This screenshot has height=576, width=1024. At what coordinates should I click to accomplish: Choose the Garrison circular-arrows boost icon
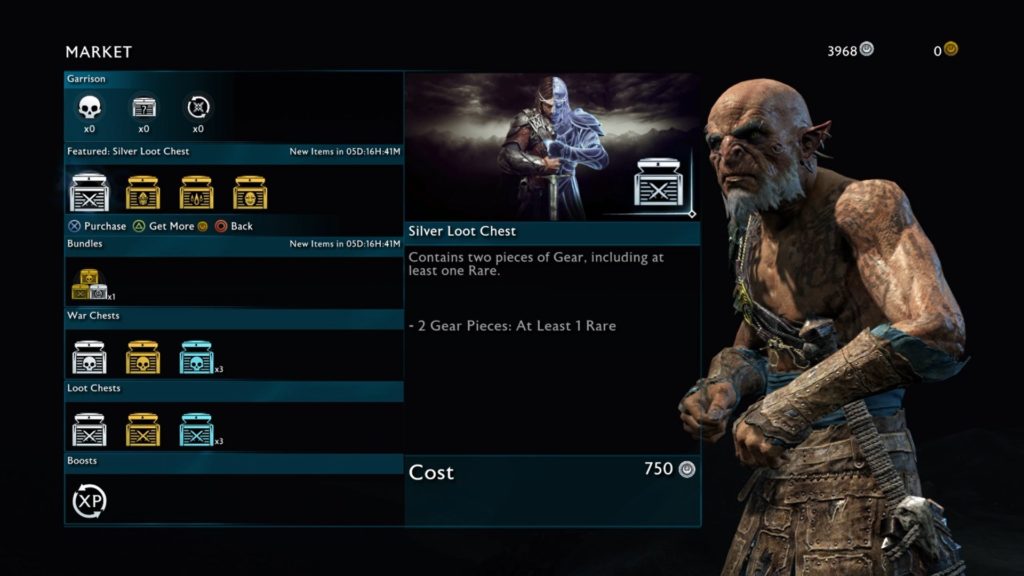[197, 106]
